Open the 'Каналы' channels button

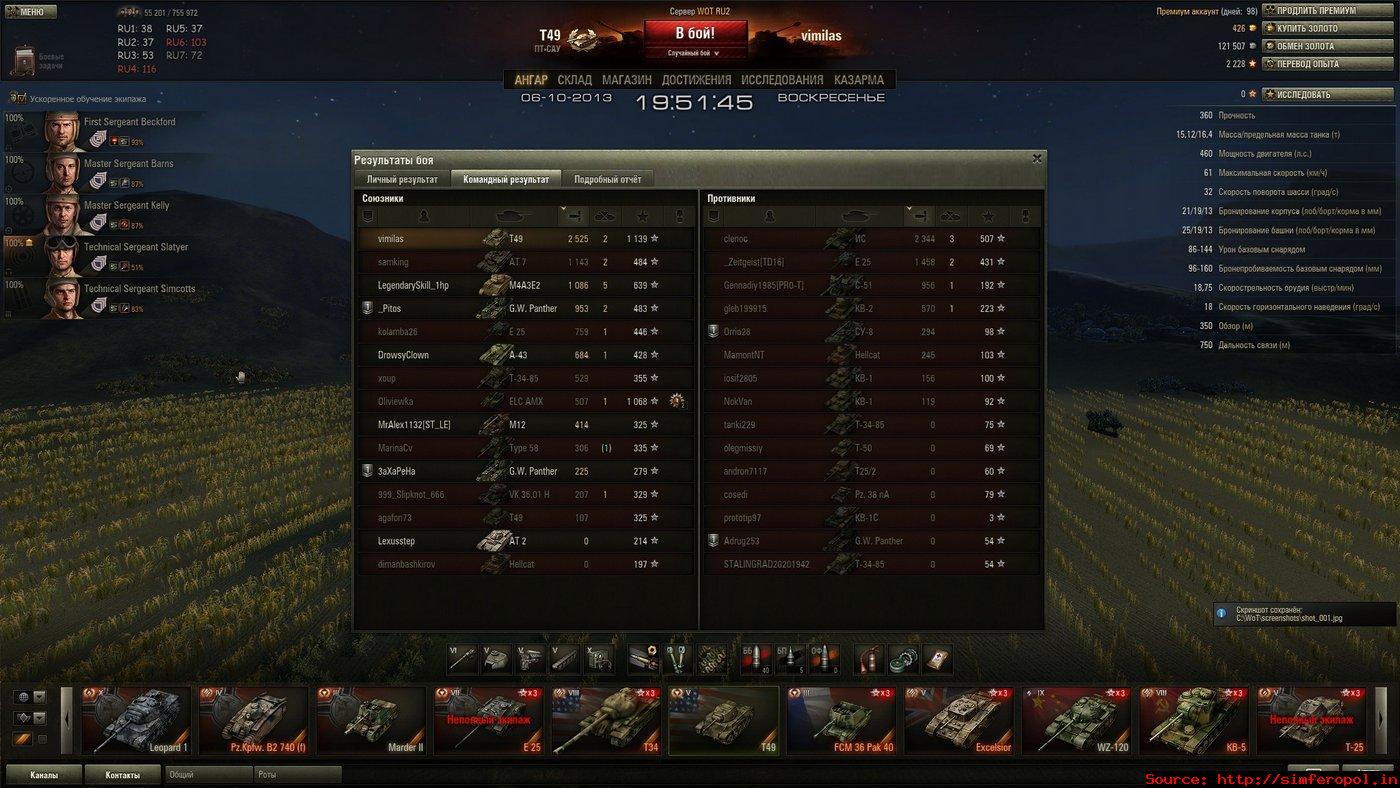tap(43, 775)
